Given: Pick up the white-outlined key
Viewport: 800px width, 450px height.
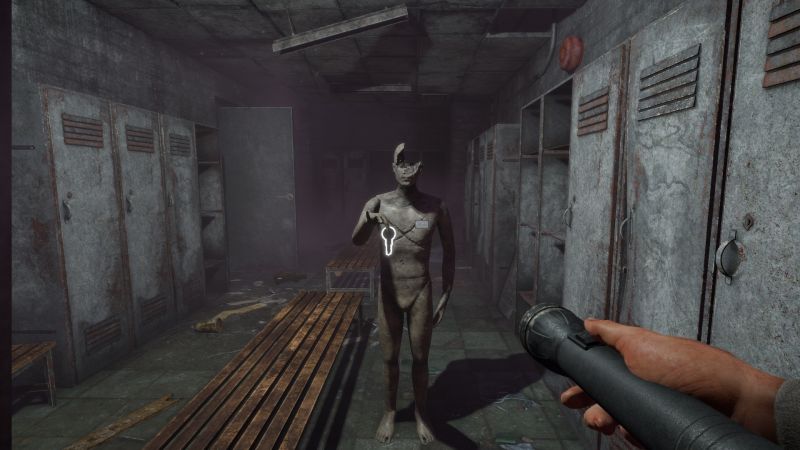Looking at the screenshot, I should (387, 238).
